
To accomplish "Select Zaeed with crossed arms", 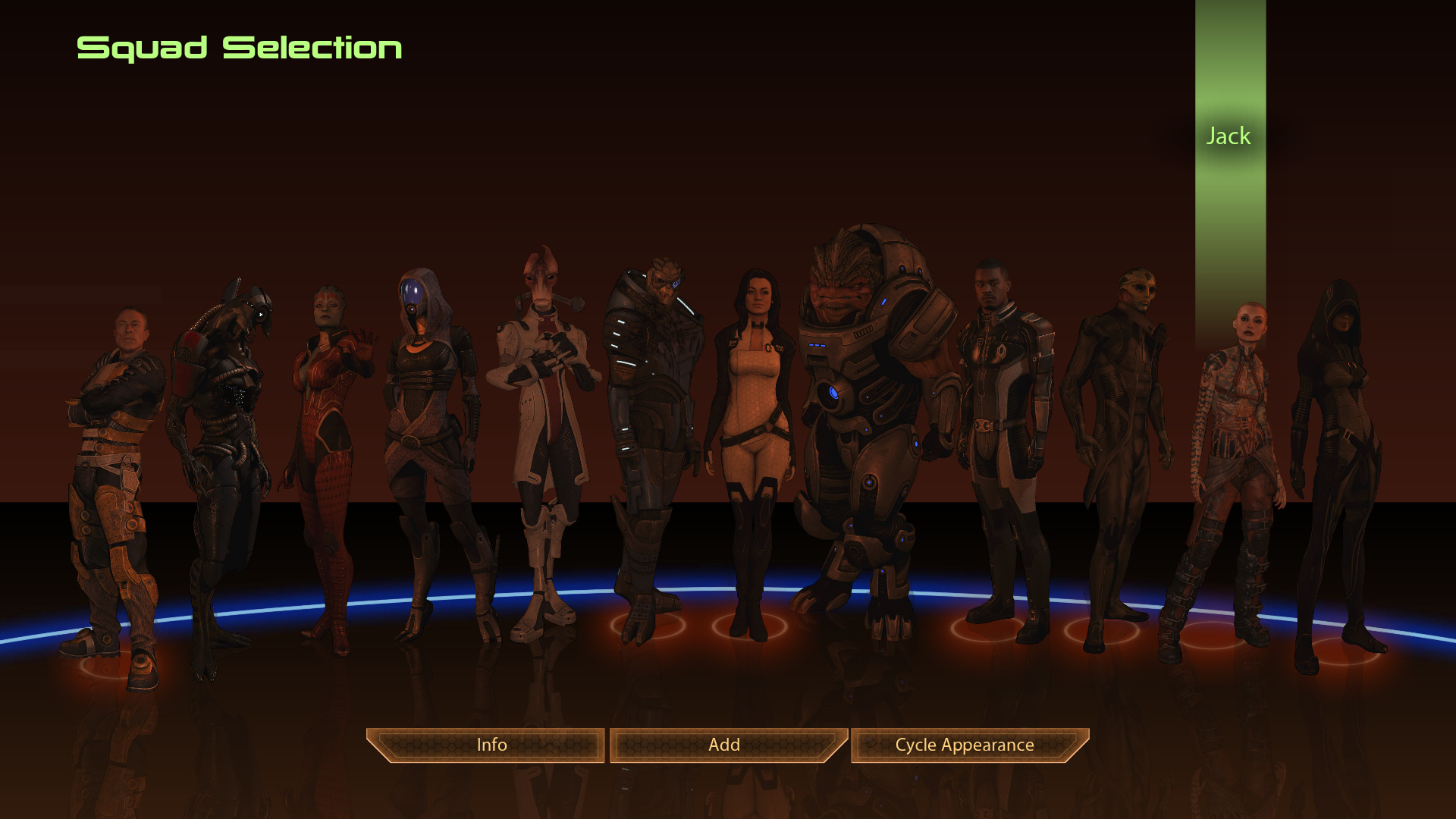I will click(x=114, y=455).
